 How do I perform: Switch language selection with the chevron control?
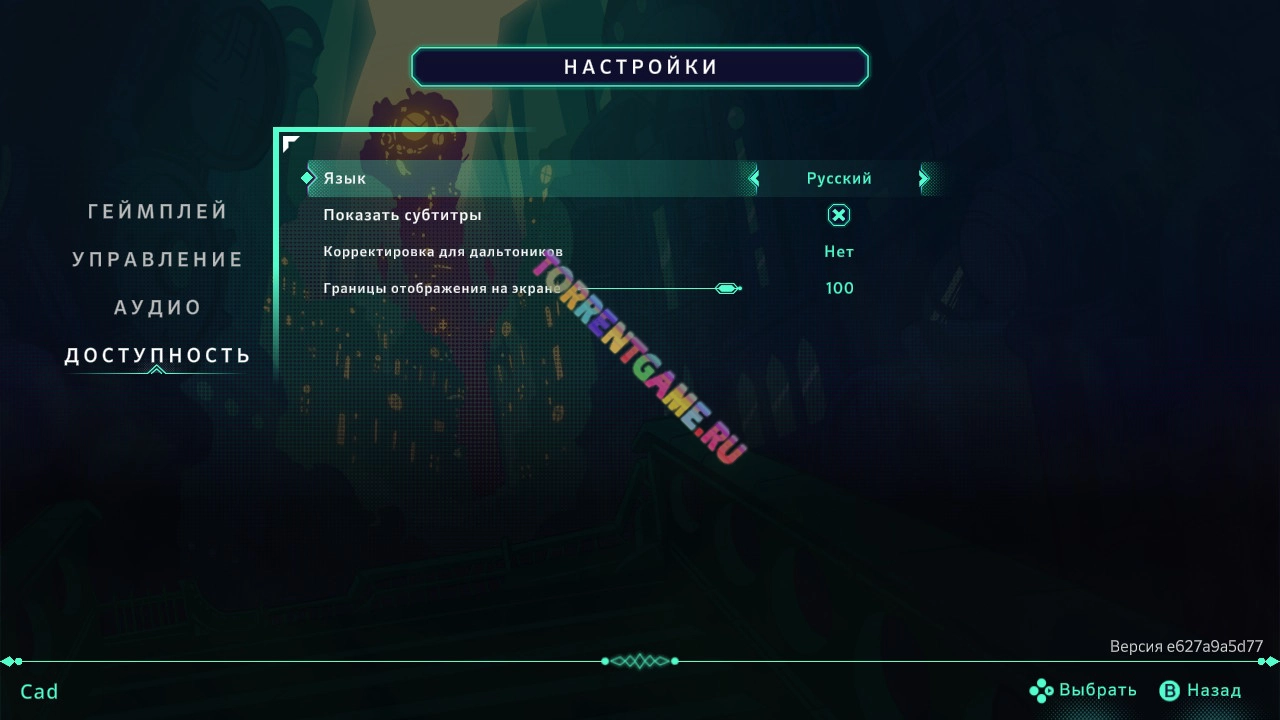click(x=923, y=178)
